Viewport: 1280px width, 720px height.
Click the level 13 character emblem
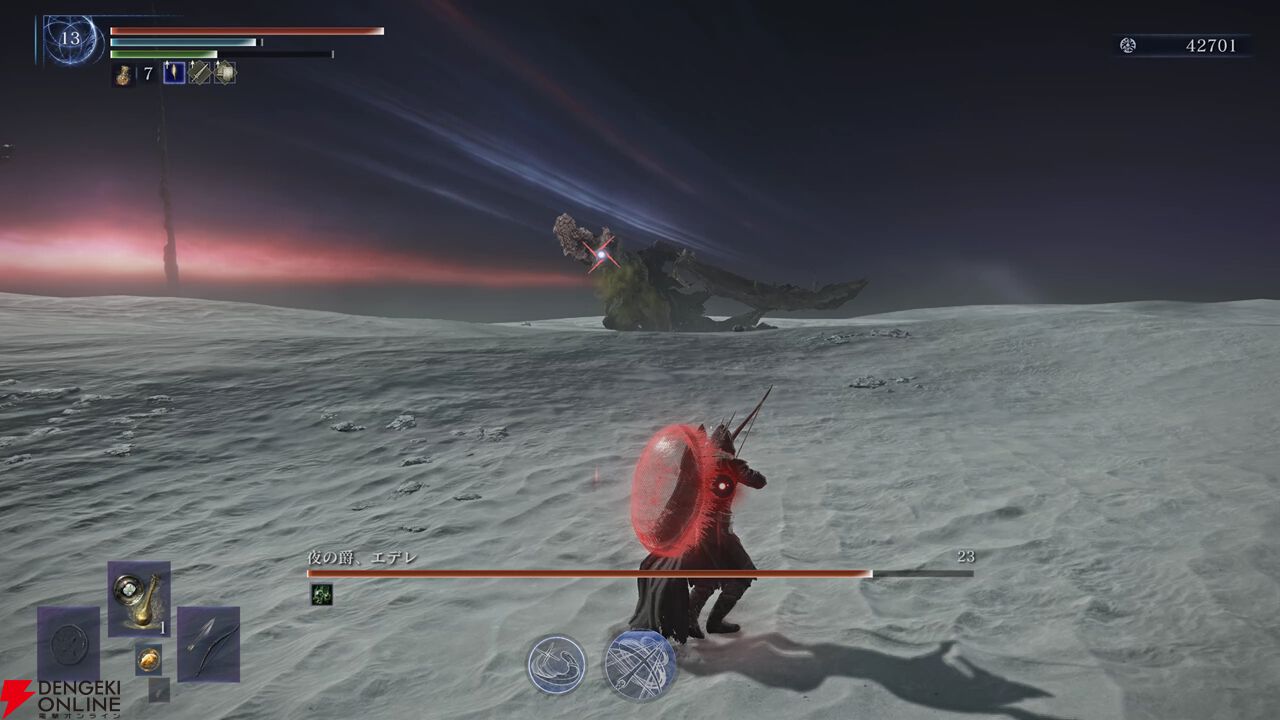[70, 40]
